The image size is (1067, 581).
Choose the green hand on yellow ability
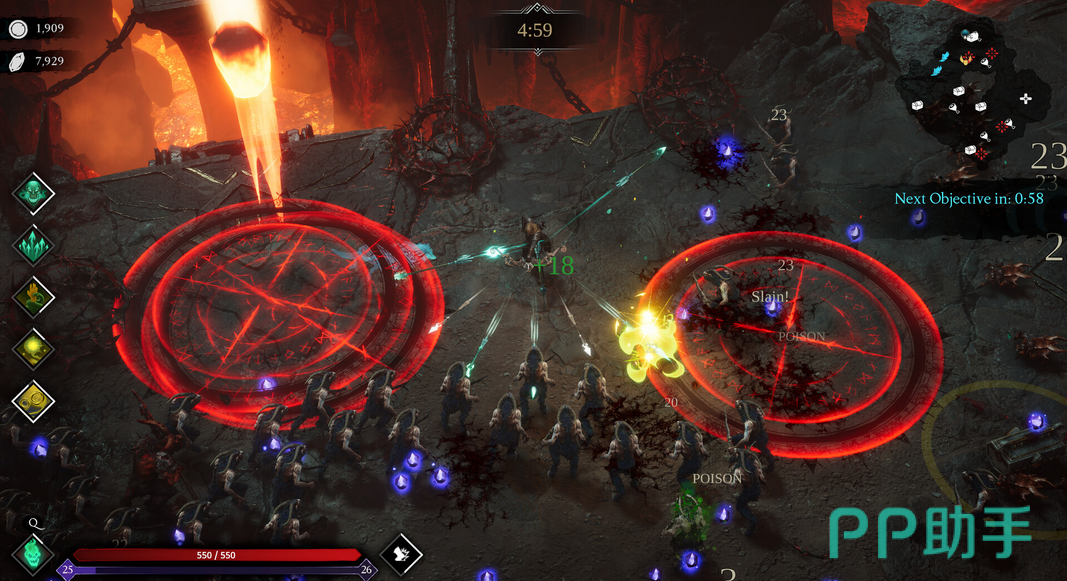33,297
